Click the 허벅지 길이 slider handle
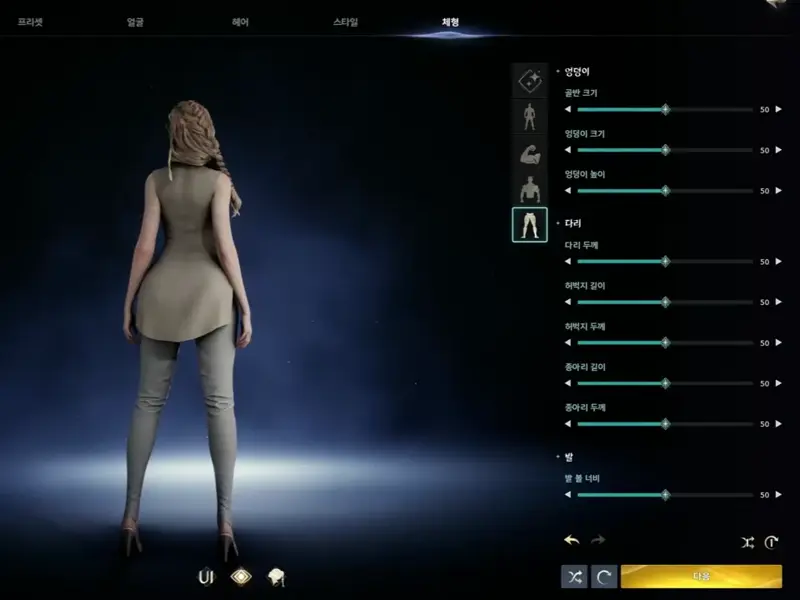 (665, 302)
